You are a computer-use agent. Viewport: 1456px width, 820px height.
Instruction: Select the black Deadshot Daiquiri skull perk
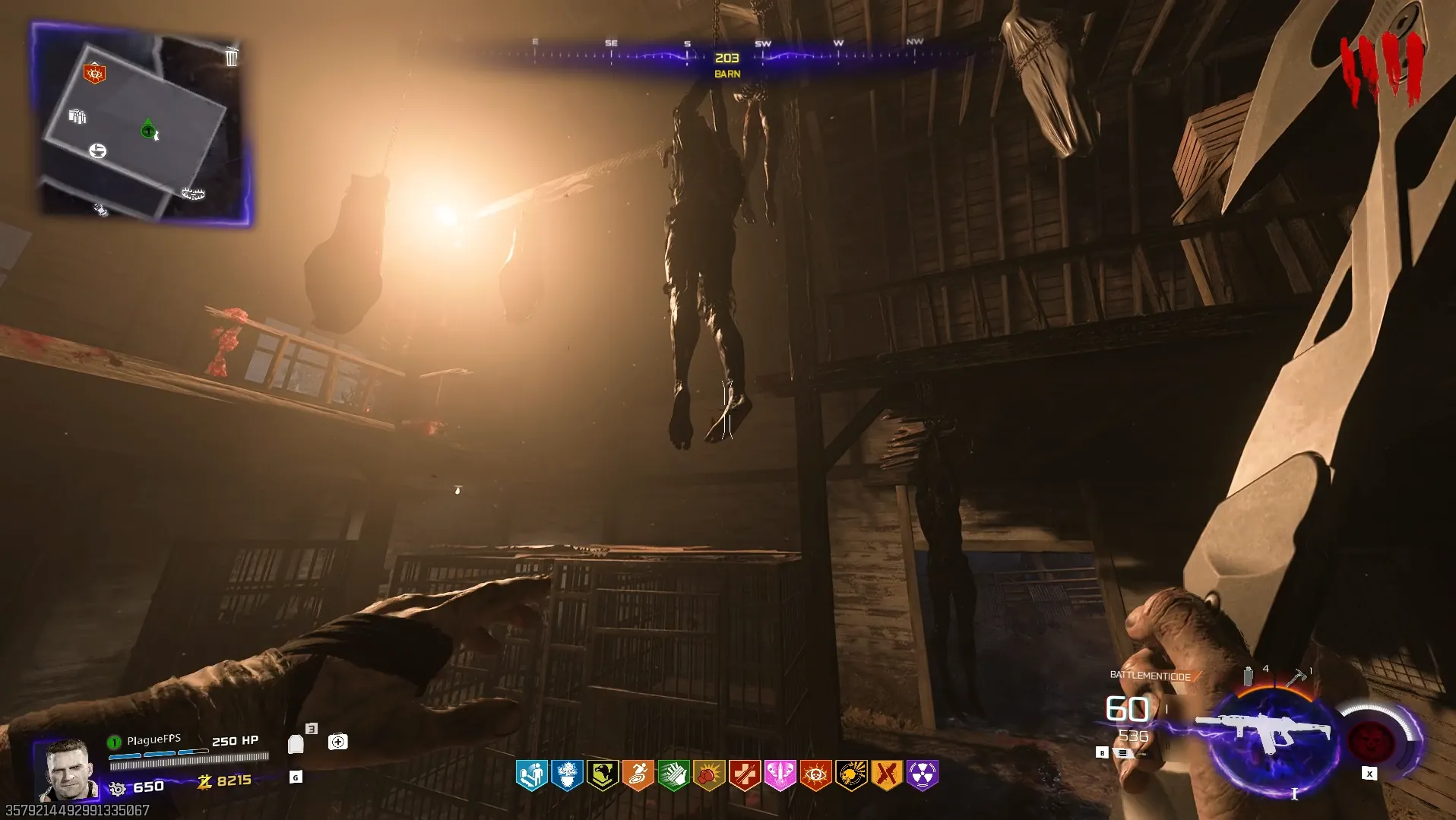click(x=851, y=775)
